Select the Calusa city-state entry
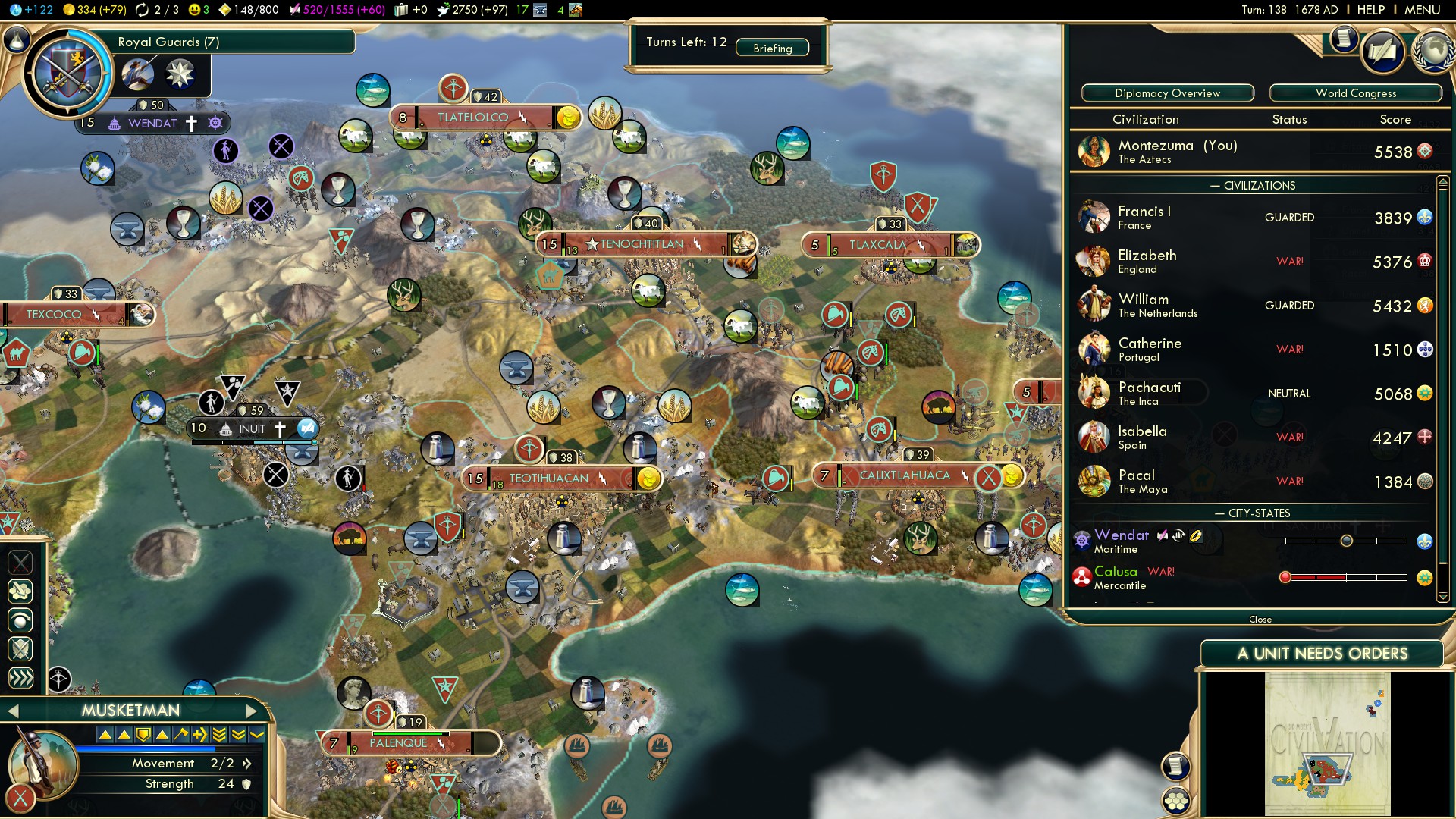Image resolution: width=1456 pixels, height=819 pixels. point(1116,578)
